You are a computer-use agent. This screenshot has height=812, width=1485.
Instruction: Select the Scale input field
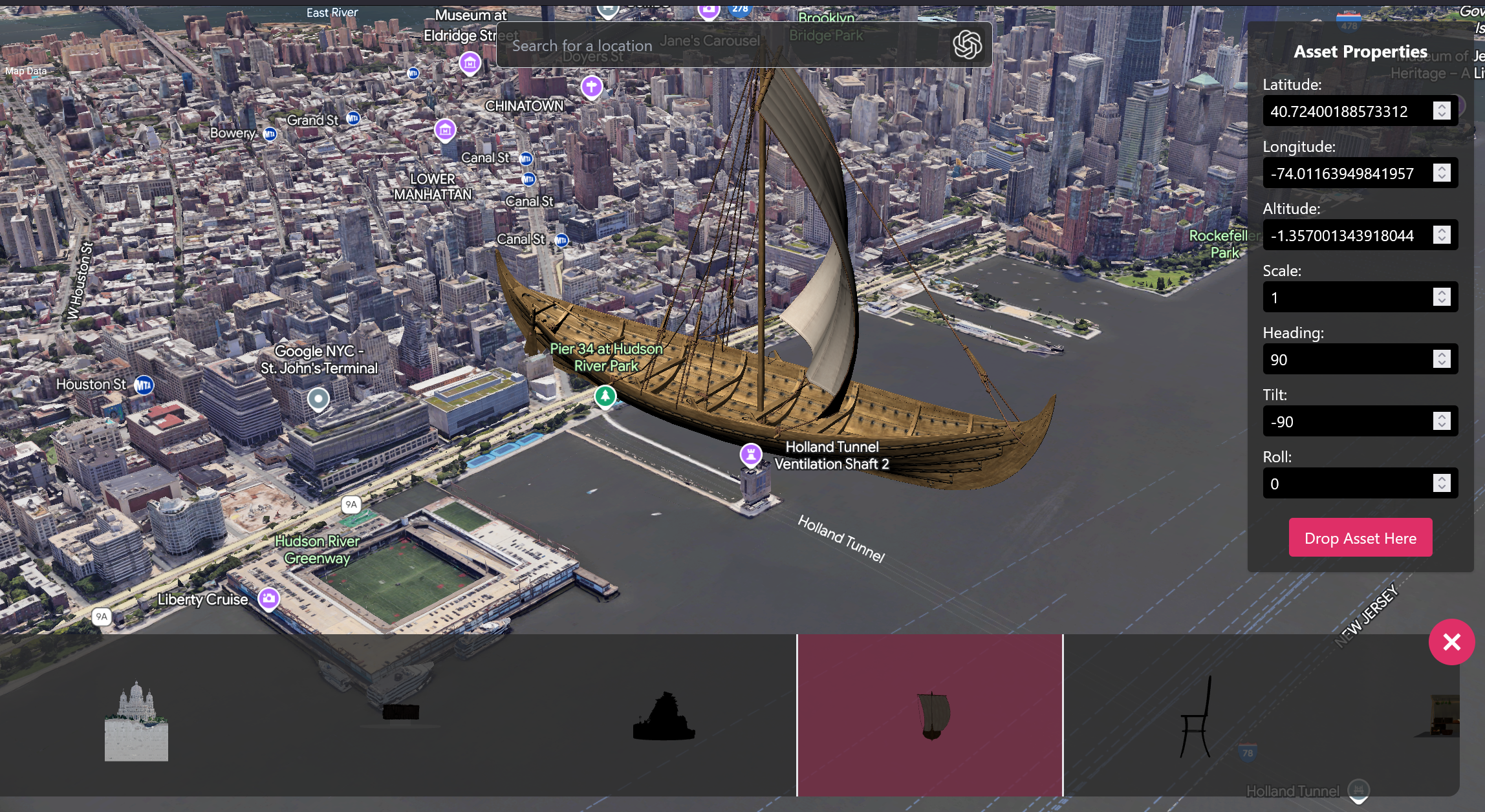1347,297
